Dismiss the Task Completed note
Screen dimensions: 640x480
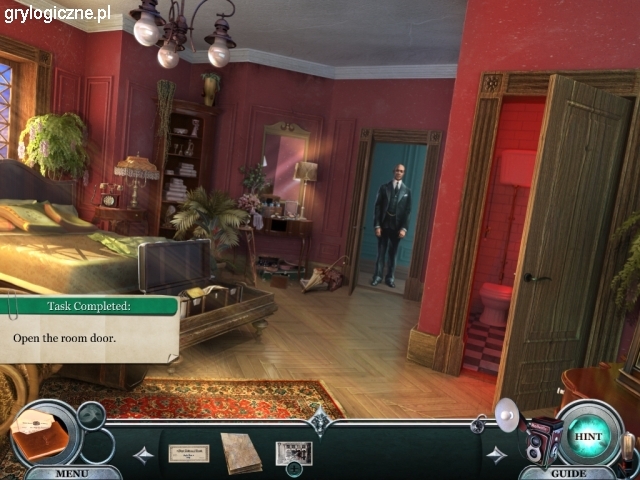point(88,330)
